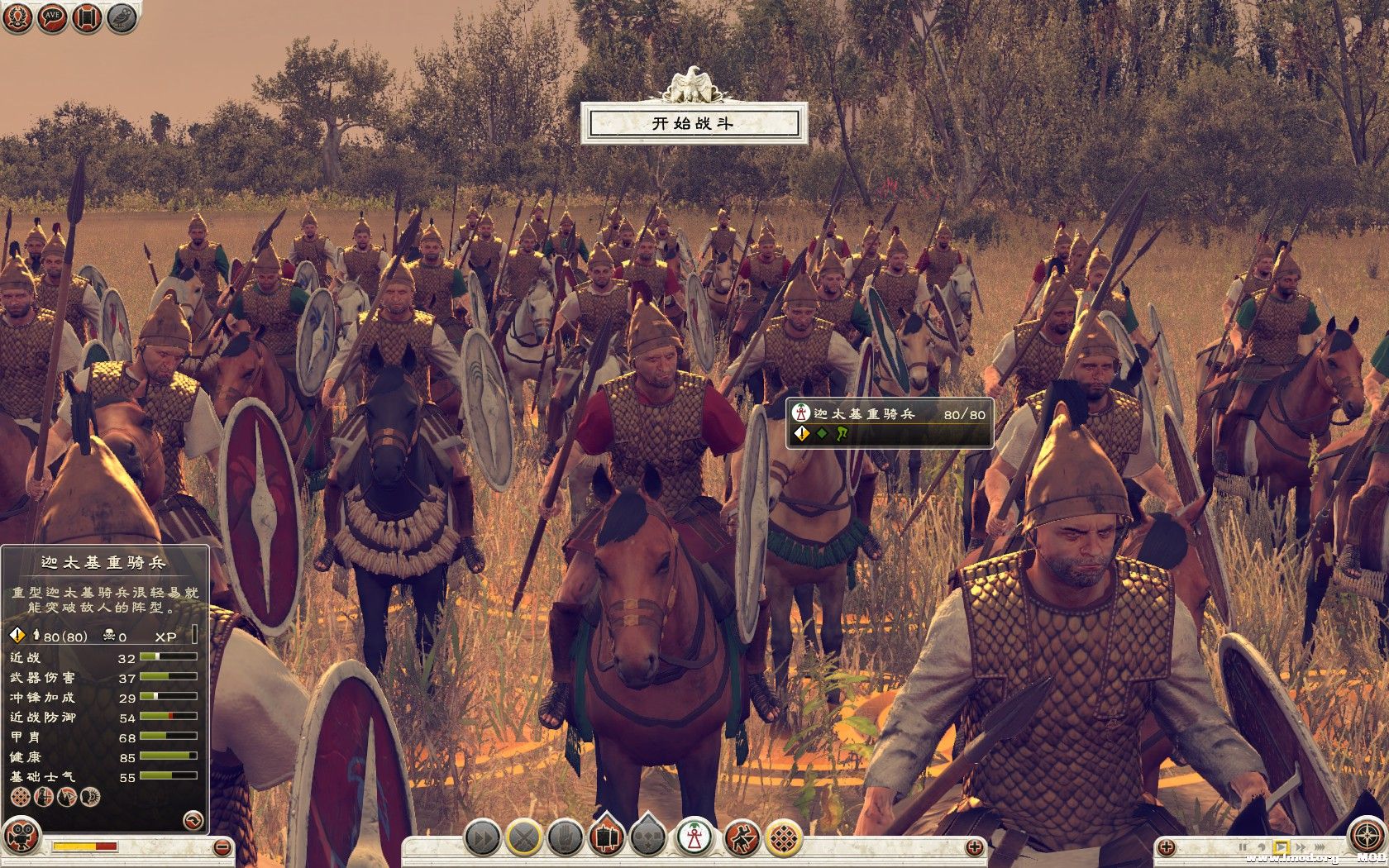Toggle the green diamond on the cavalry unit banner
Screen dimensions: 1389x868
pyautogui.click(x=822, y=434)
